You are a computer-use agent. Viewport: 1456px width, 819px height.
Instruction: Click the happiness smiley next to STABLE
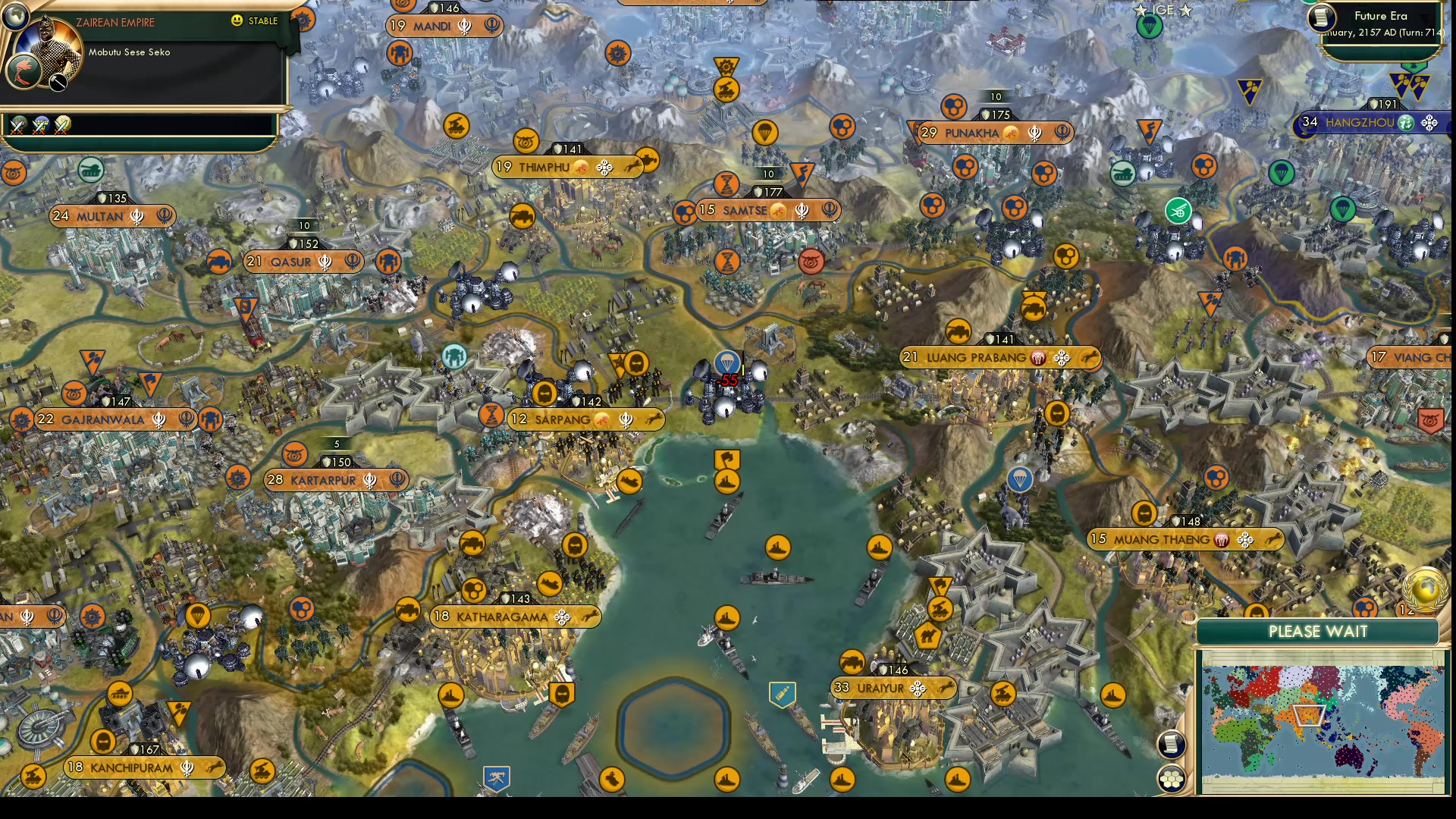tap(237, 22)
